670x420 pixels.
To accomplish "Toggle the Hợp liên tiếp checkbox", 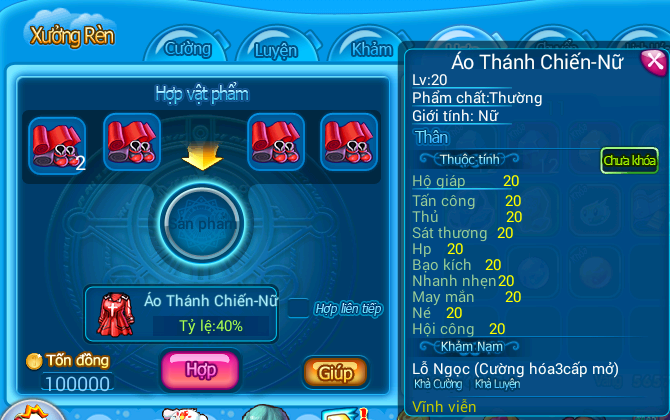I will pos(298,308).
